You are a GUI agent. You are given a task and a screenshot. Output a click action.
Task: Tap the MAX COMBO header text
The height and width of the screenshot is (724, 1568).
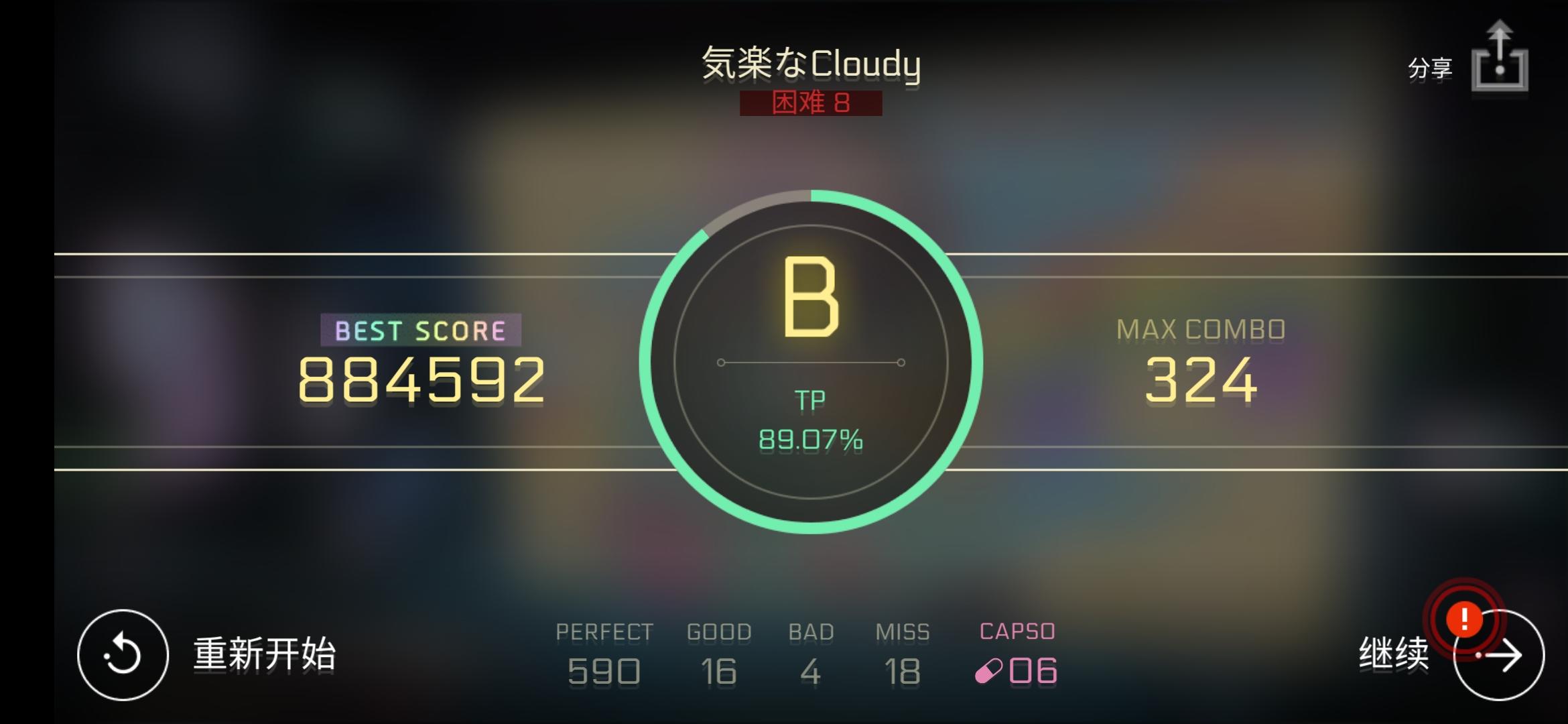pos(1203,328)
